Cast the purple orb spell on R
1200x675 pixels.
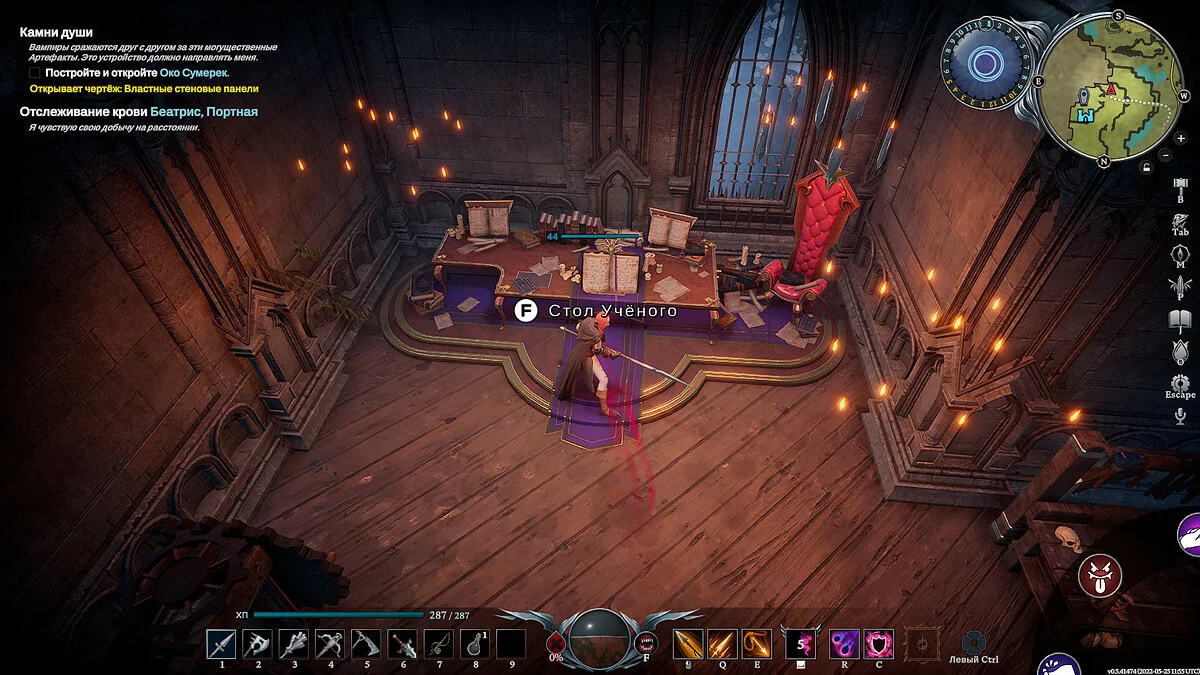point(843,644)
